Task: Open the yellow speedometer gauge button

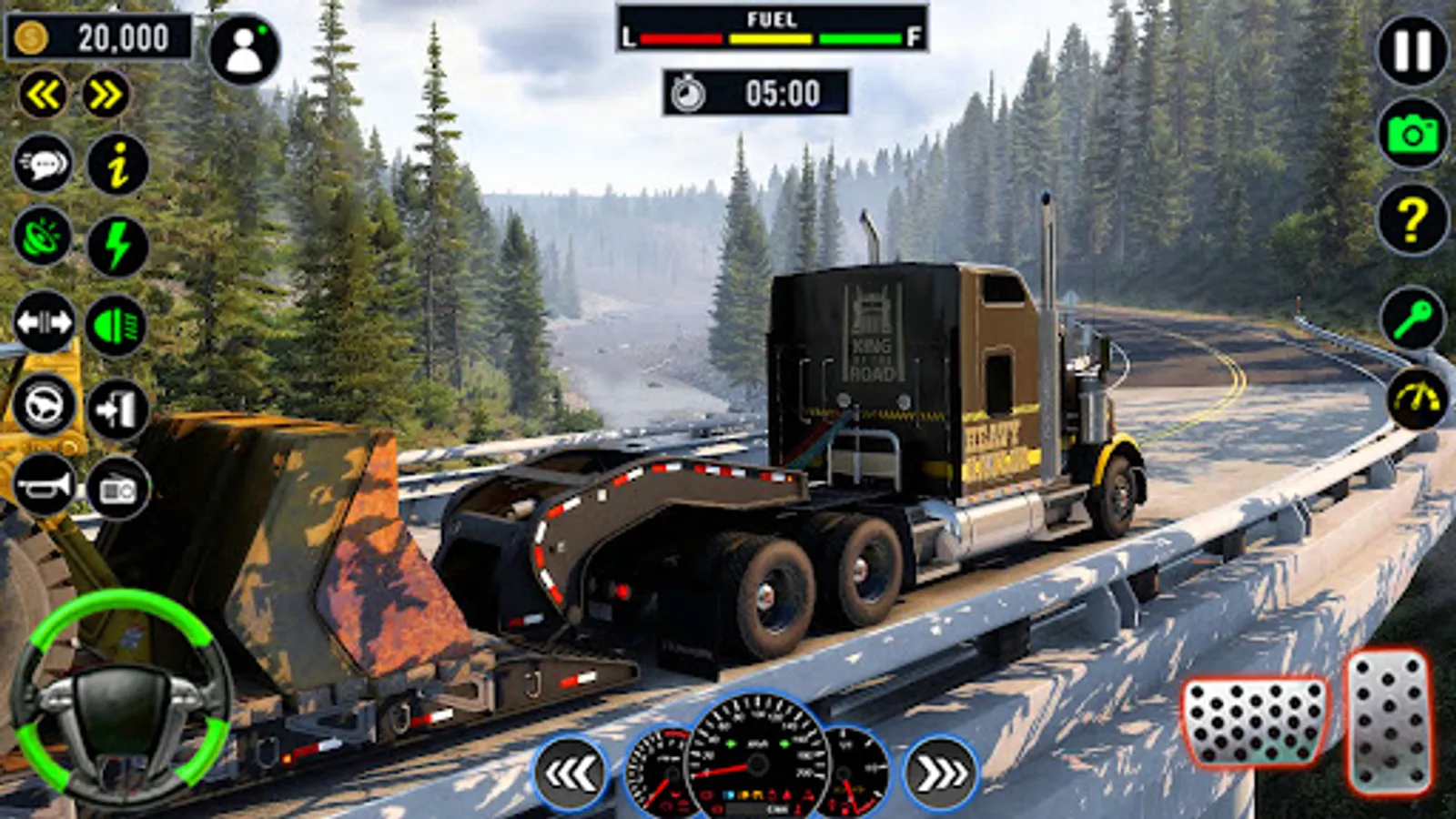Action: click(x=1418, y=399)
